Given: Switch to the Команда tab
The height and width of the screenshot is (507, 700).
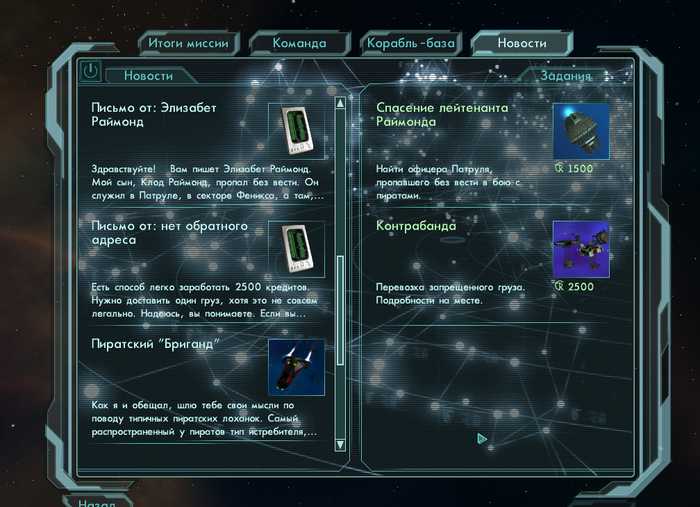Looking at the screenshot, I should (x=299, y=43).
